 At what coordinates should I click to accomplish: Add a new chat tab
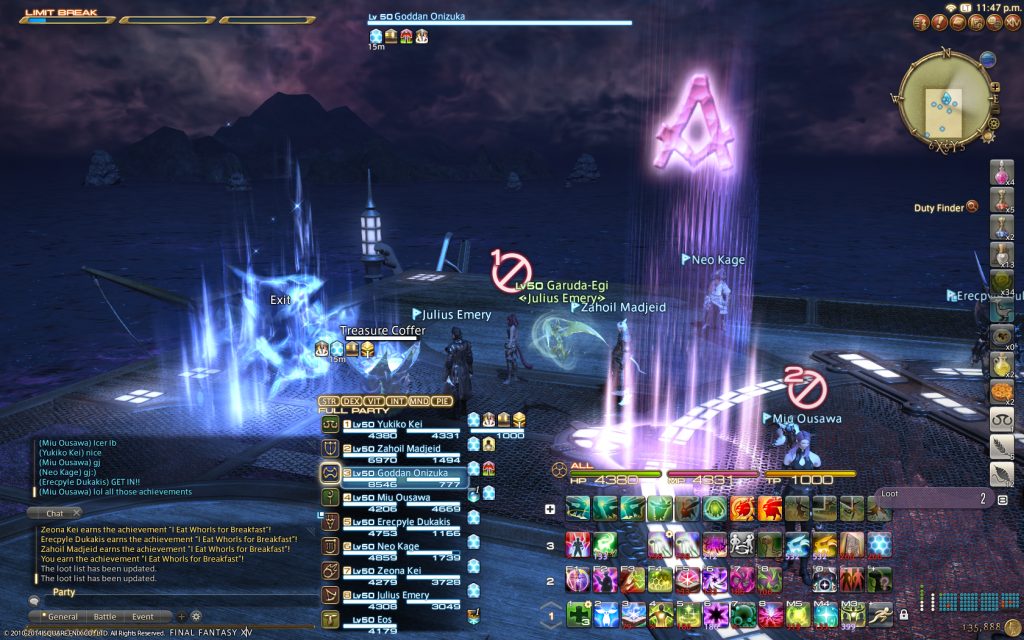(181, 617)
